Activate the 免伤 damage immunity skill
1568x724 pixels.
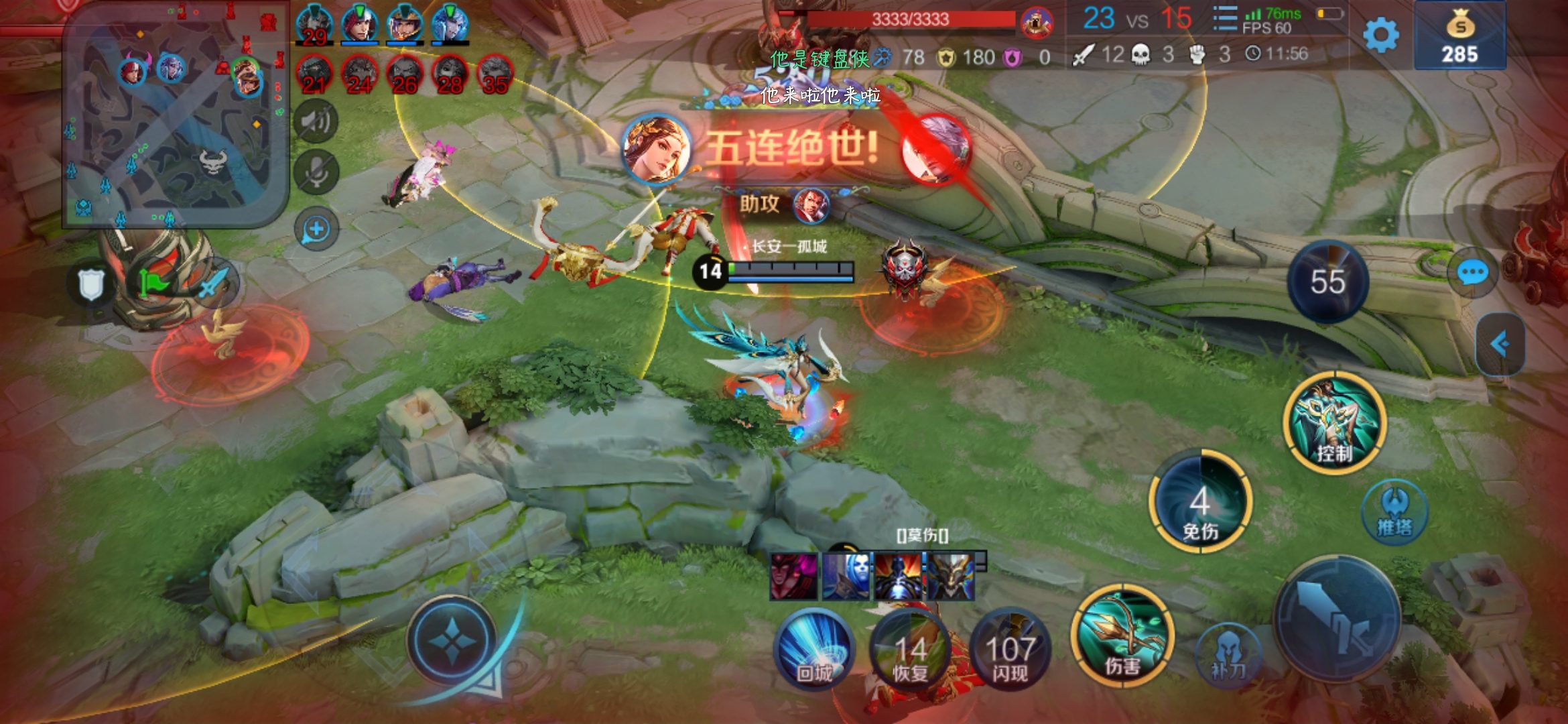[1200, 502]
